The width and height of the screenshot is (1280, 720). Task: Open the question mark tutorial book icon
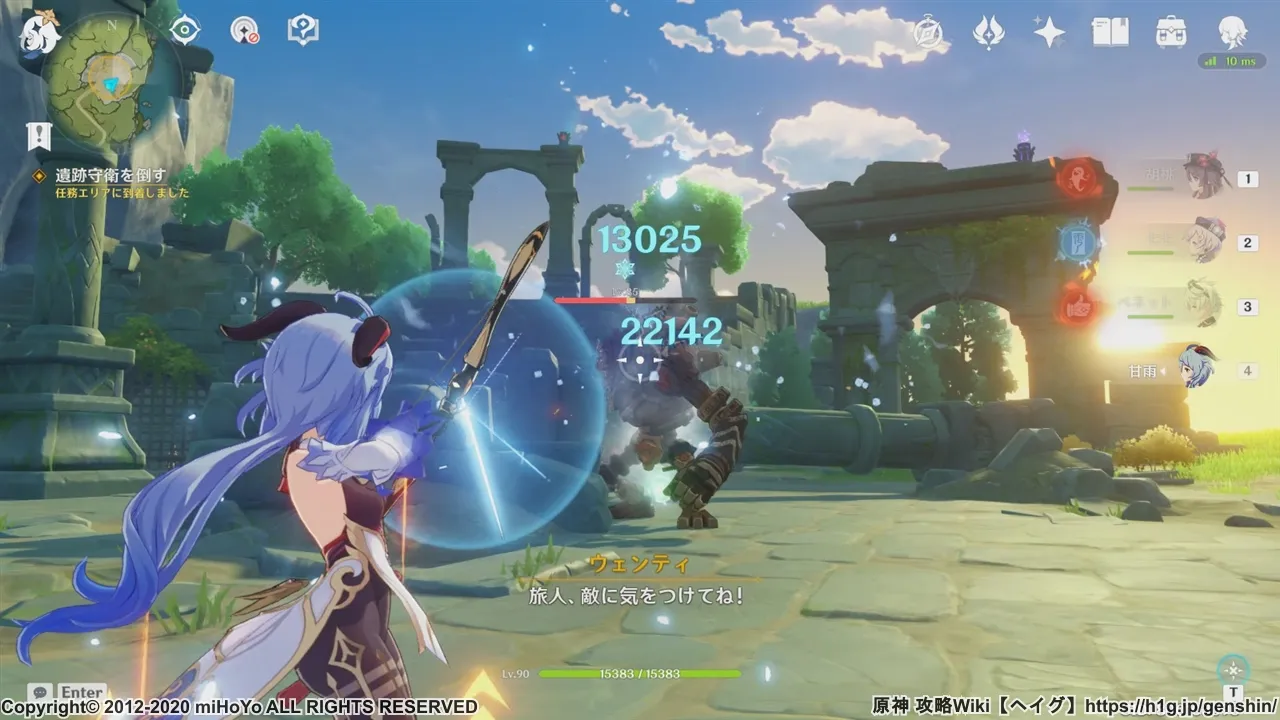[x=303, y=30]
